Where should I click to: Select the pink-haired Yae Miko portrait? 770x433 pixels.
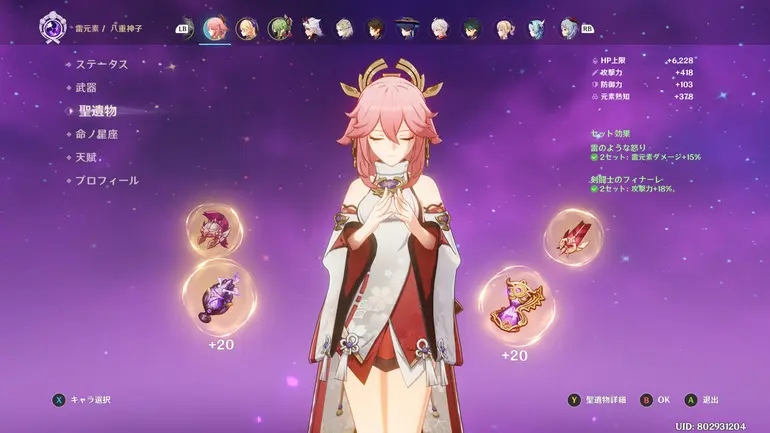coord(214,28)
